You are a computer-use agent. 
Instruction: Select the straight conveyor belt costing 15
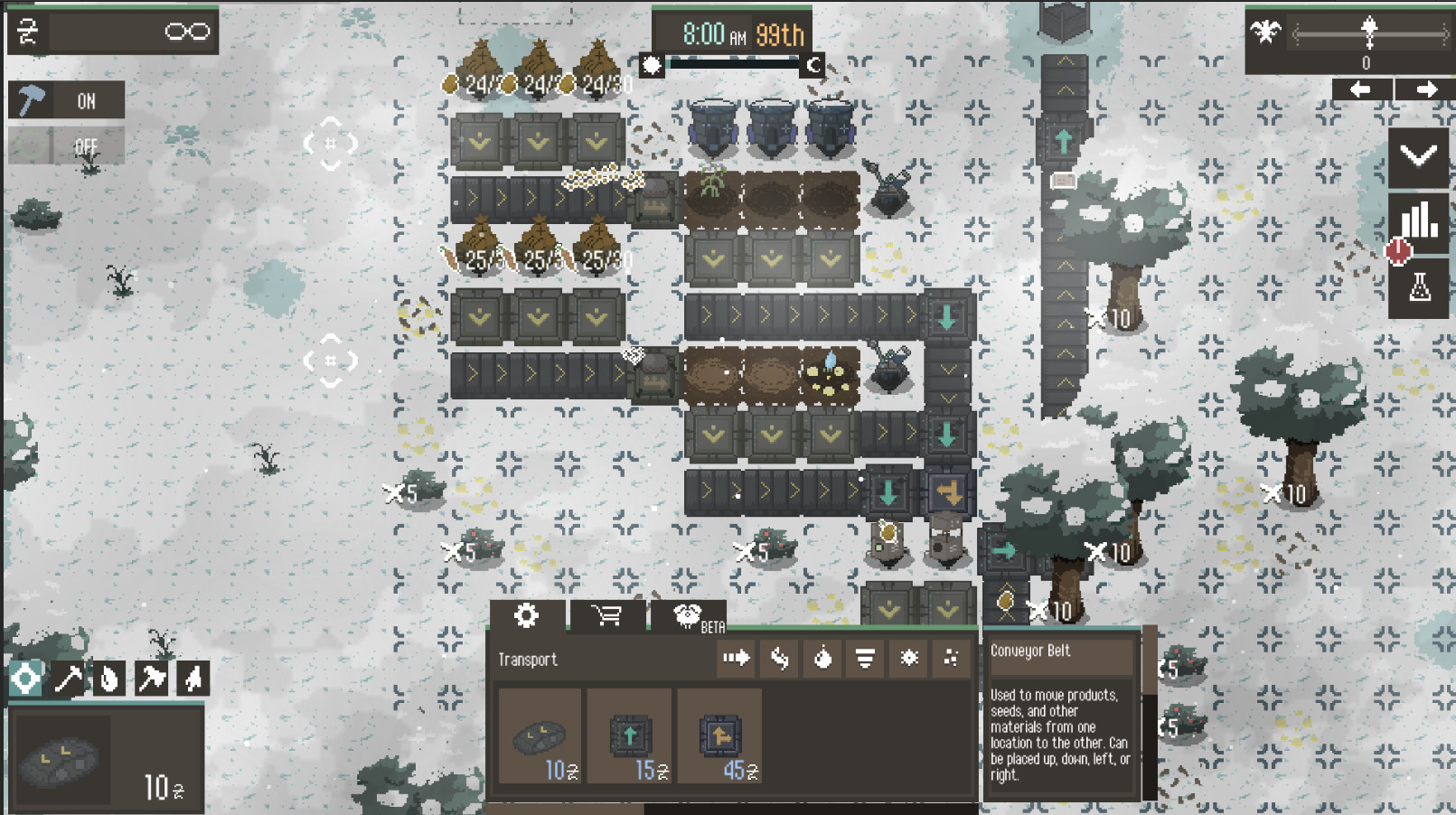click(631, 736)
